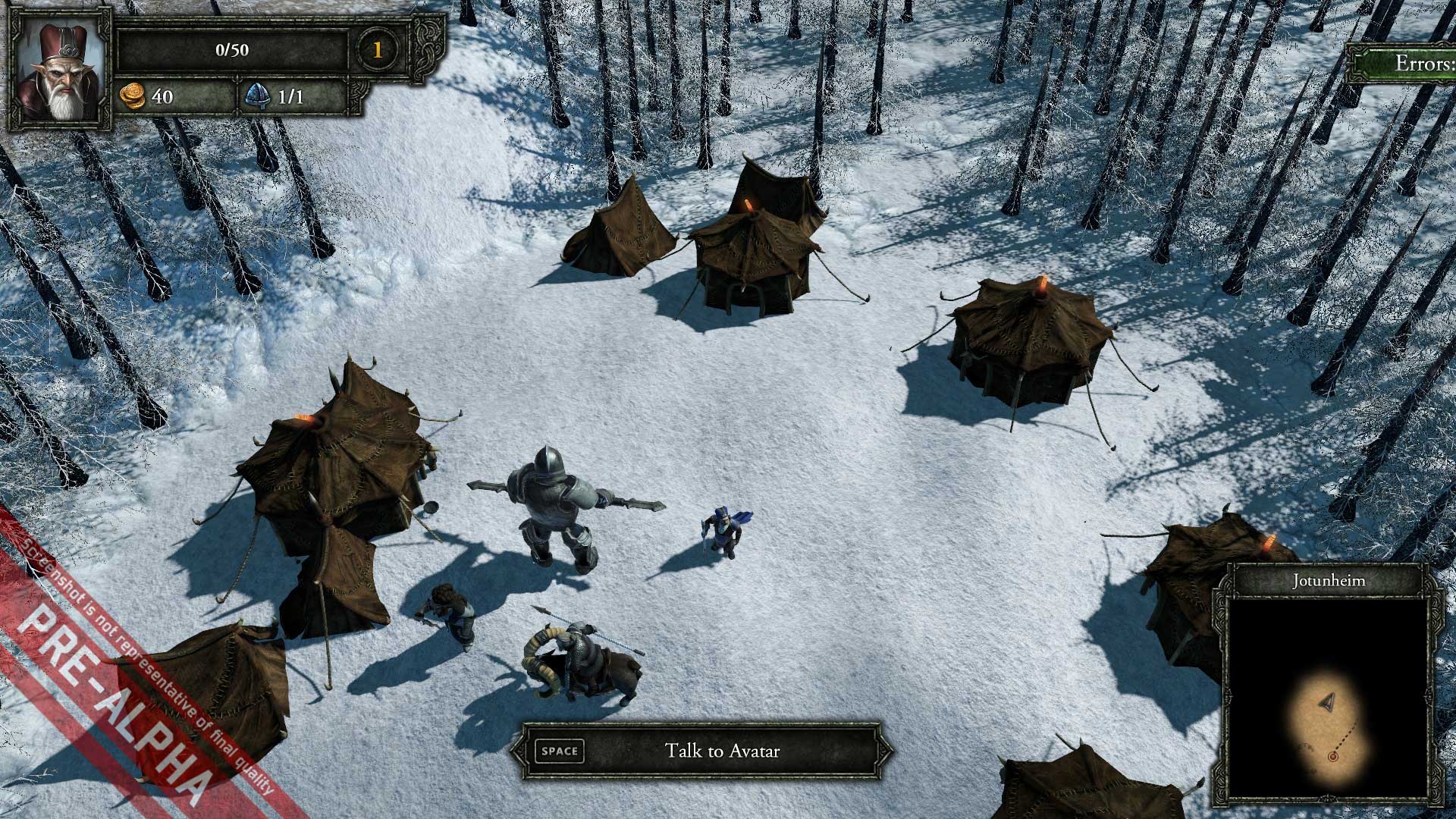Click the gold level 1 badge
The image size is (1456, 819).
377,50
